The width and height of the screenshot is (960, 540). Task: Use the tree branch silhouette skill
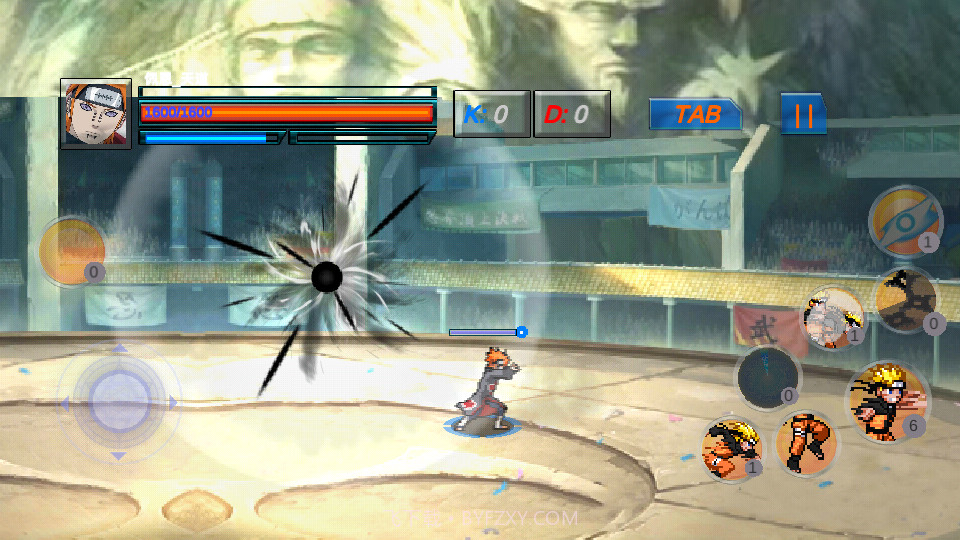(x=906, y=300)
